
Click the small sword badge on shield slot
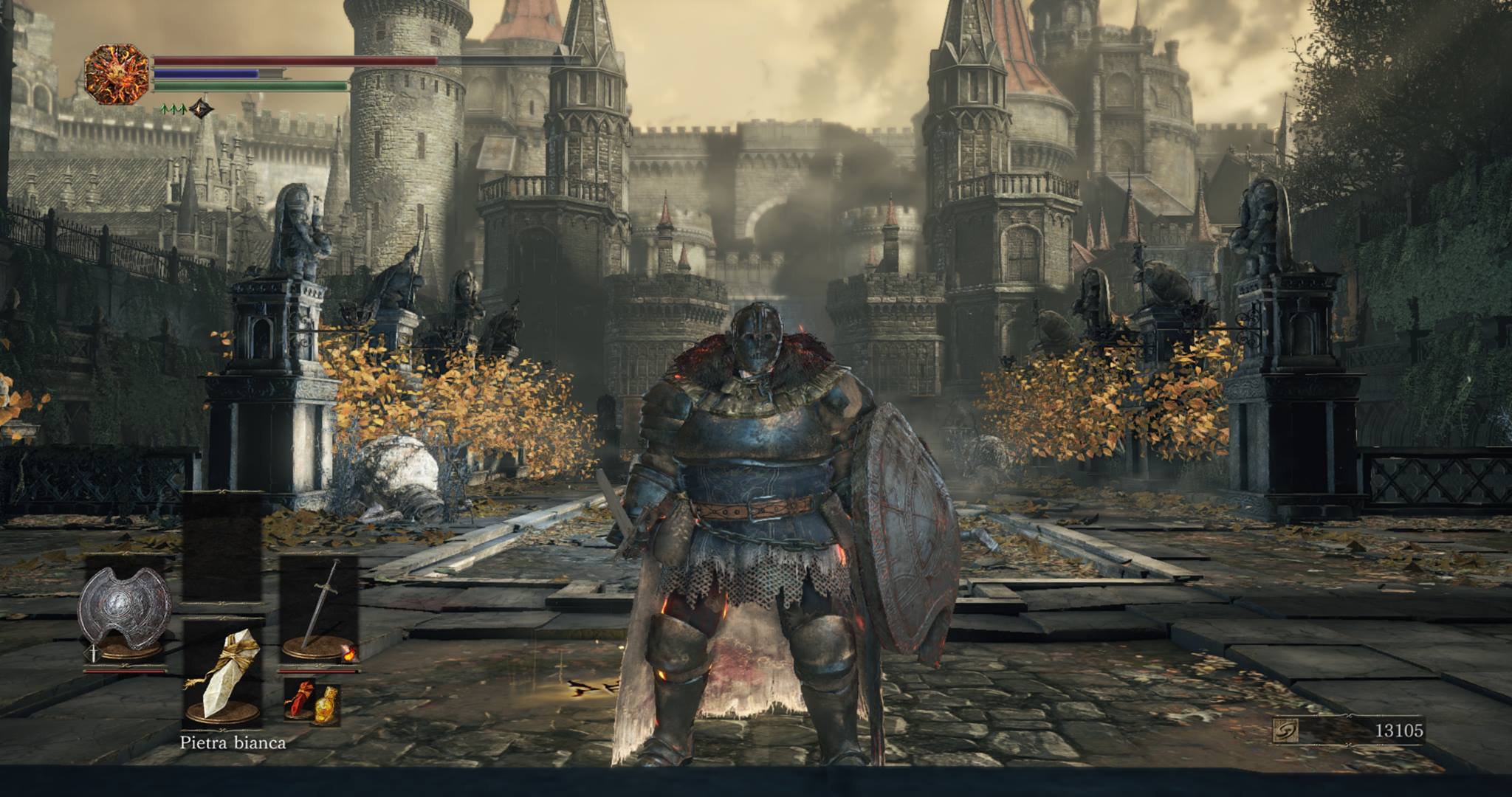point(94,652)
